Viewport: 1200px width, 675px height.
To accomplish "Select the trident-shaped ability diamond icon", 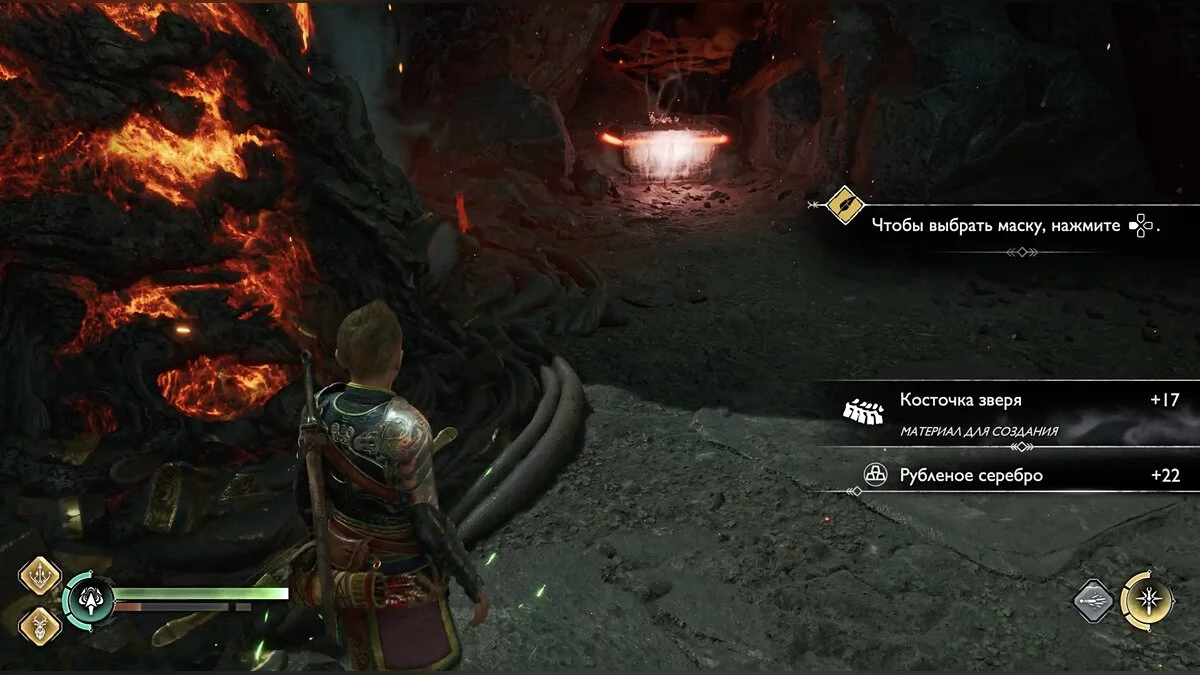I will [40, 576].
